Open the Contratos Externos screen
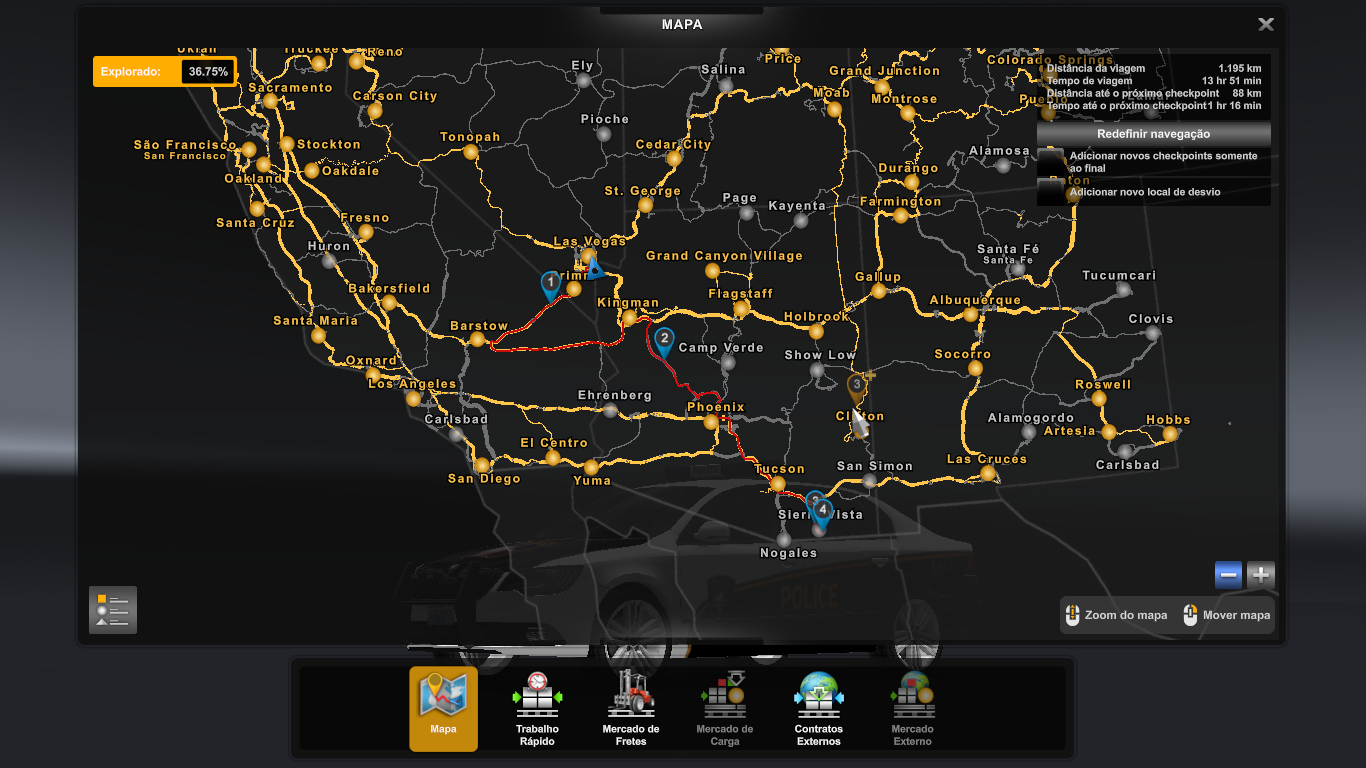1366x768 pixels. [x=818, y=707]
